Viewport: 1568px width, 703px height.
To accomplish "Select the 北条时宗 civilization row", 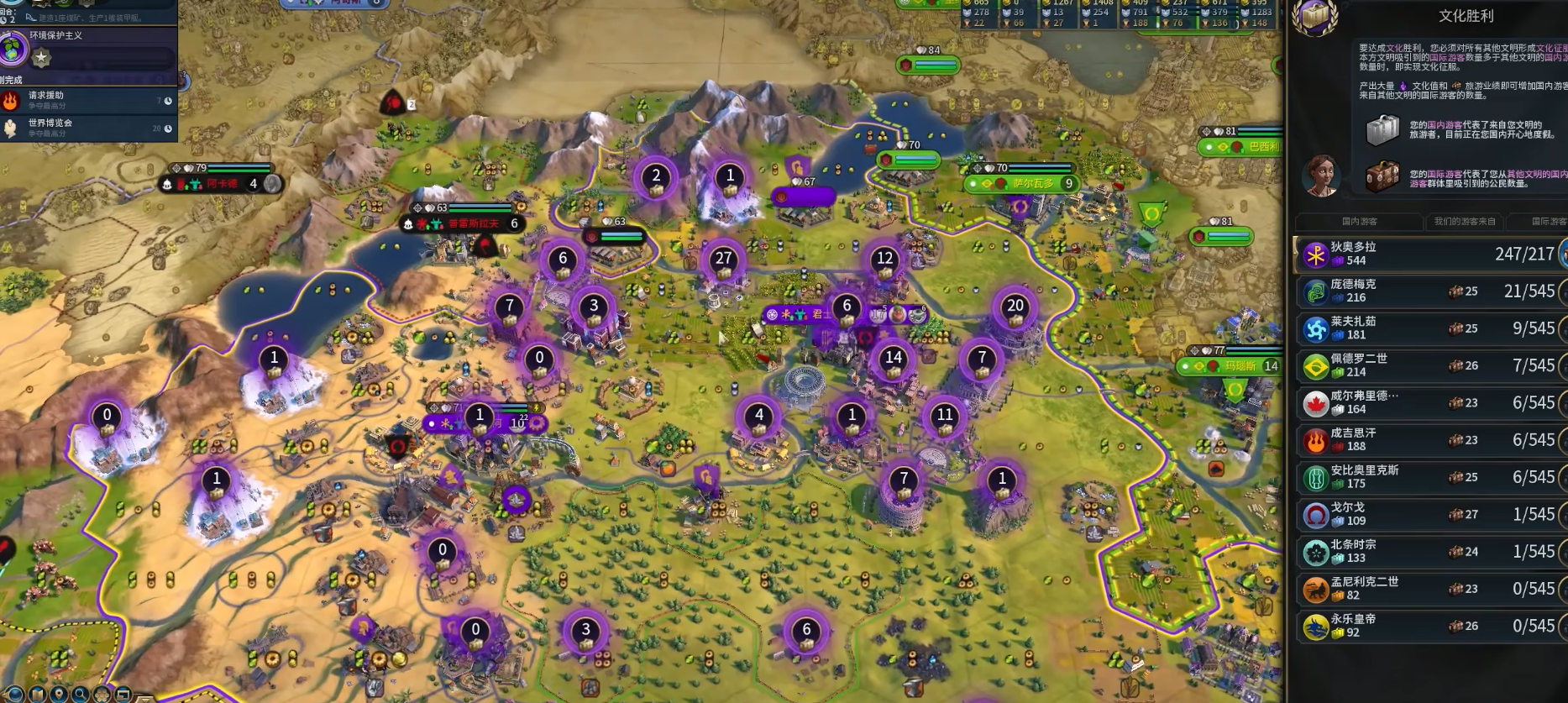I will (1429, 552).
